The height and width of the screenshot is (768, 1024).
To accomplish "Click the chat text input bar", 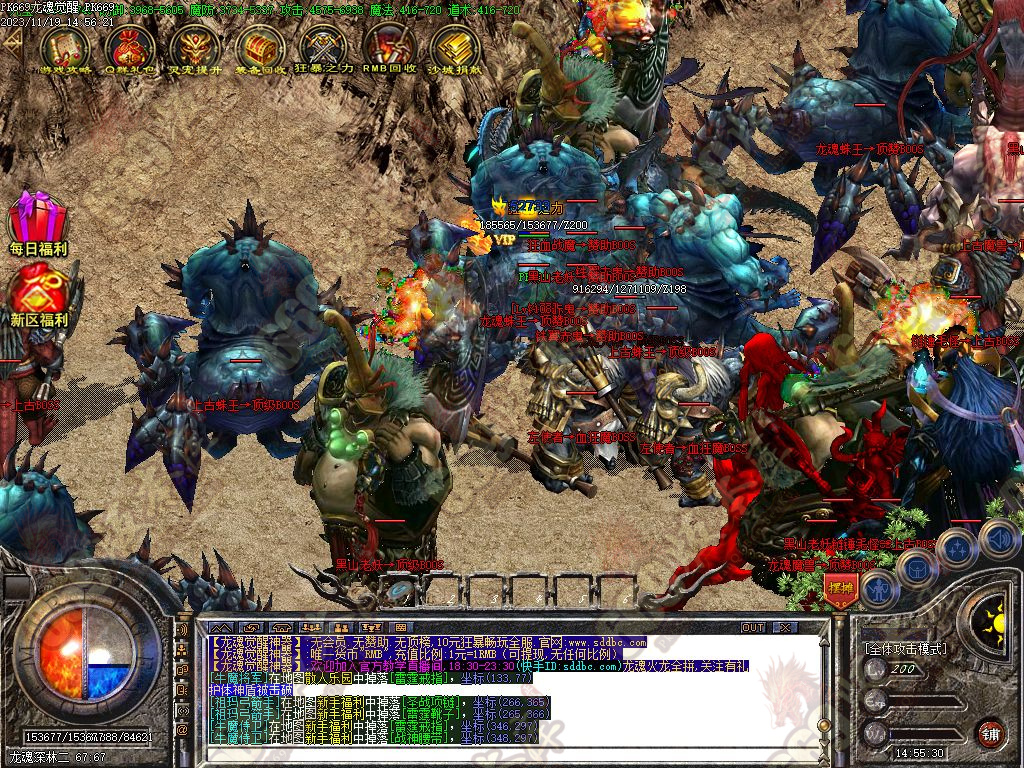I will [500, 750].
